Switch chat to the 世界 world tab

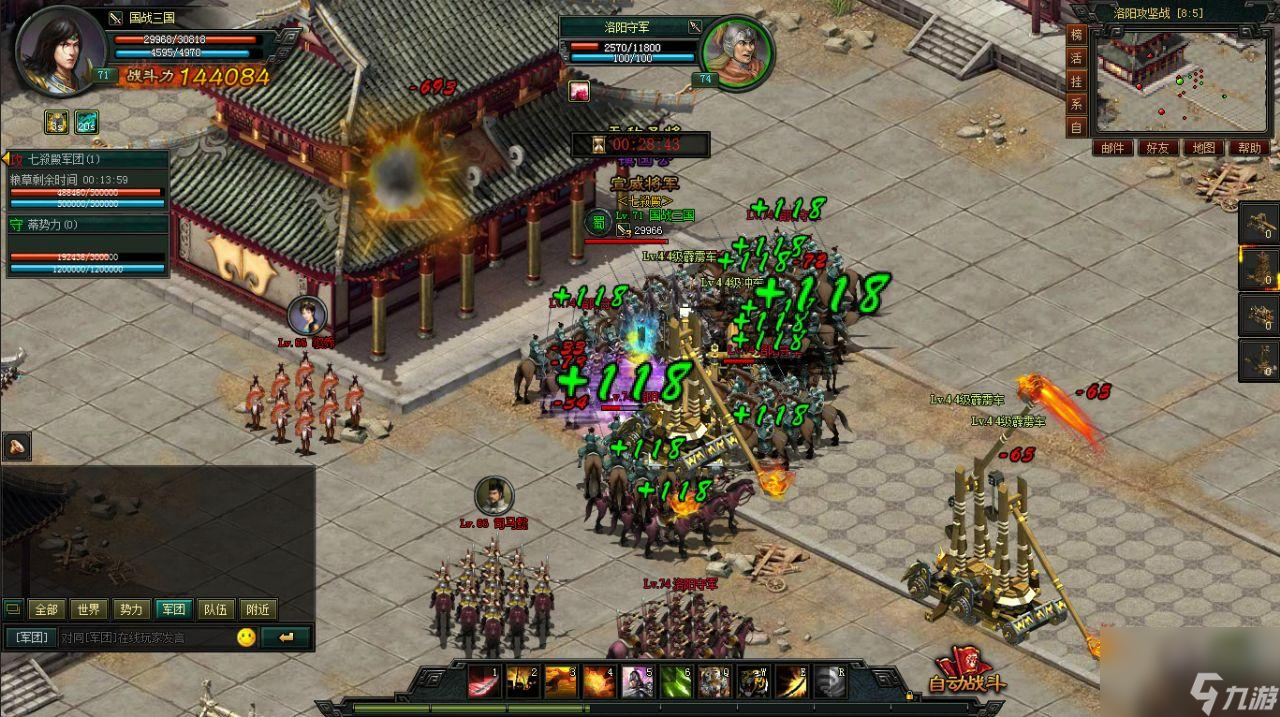pyautogui.click(x=88, y=609)
